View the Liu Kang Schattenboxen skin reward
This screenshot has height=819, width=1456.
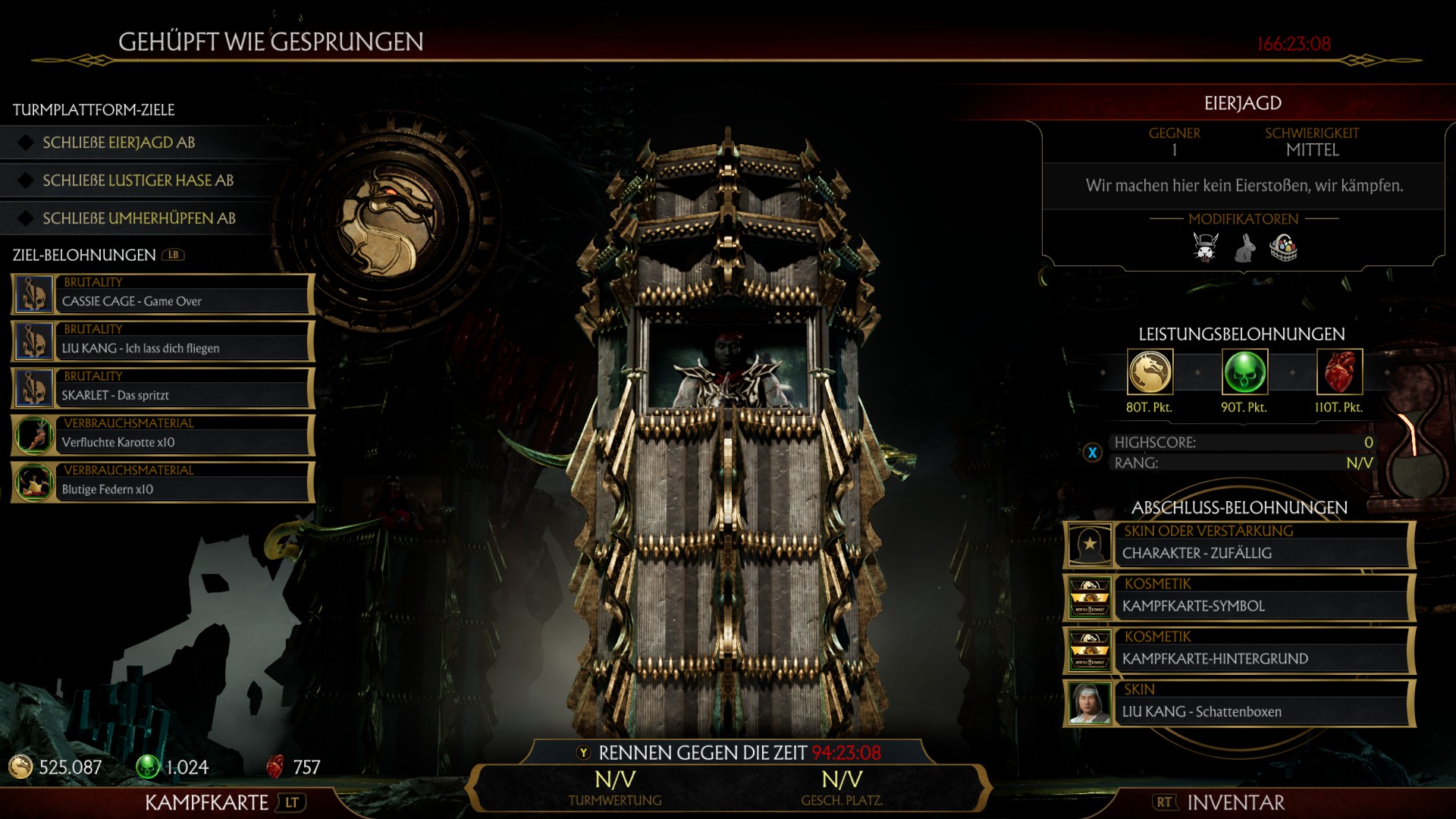(x=1239, y=702)
